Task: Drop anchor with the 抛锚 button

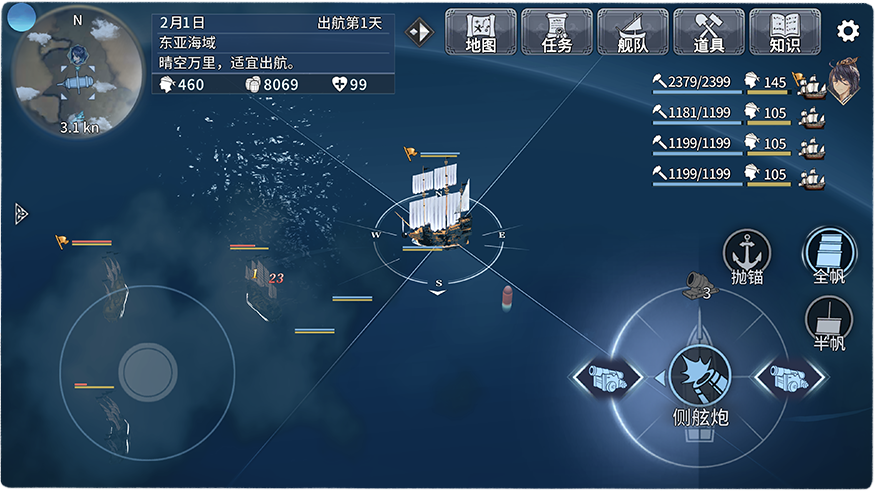Action: click(x=747, y=256)
